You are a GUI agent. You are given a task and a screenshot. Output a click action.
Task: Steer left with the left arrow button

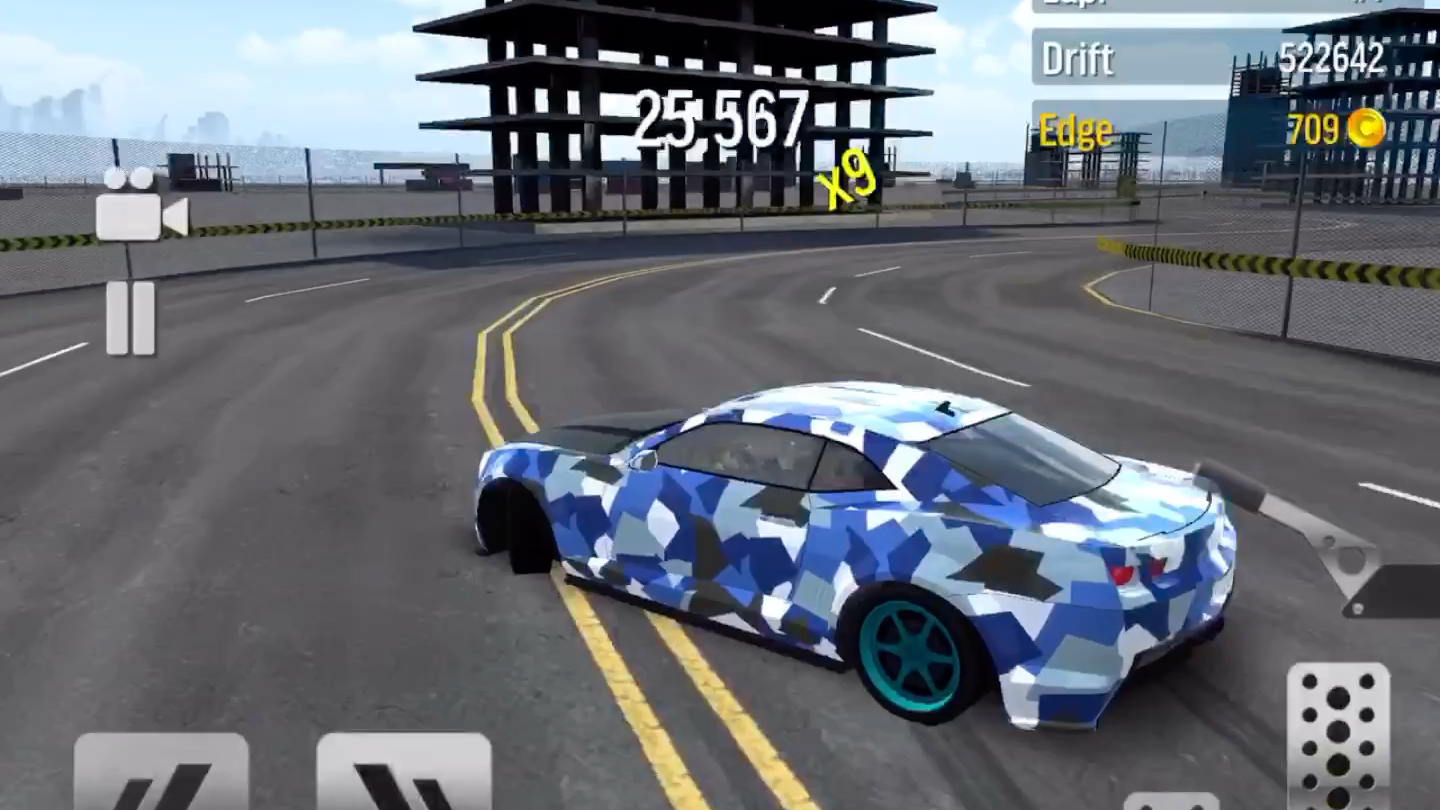pyautogui.click(x=161, y=774)
